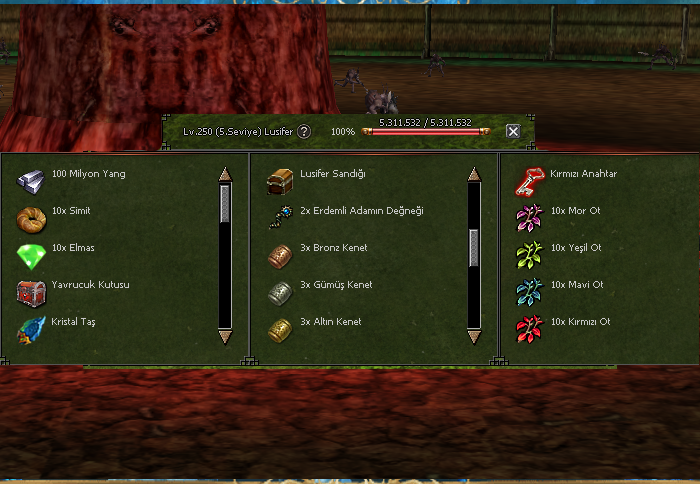The height and width of the screenshot is (484, 700).
Task: Select the 10x Mavi Ot herb
Action: 529,292
